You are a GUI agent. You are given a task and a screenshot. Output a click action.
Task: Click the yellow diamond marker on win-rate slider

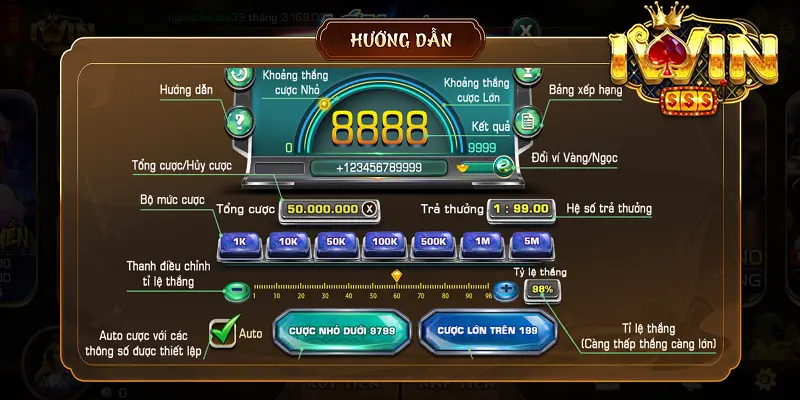[x=396, y=276]
